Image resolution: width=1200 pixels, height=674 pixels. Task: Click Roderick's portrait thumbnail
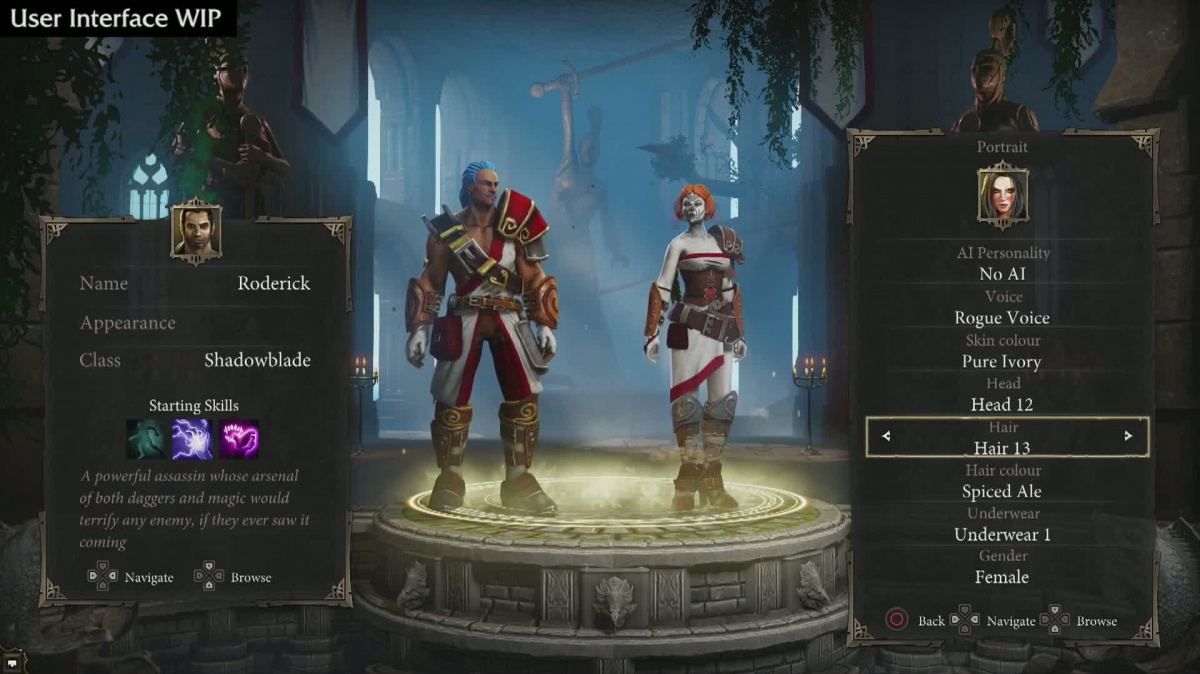click(x=195, y=231)
